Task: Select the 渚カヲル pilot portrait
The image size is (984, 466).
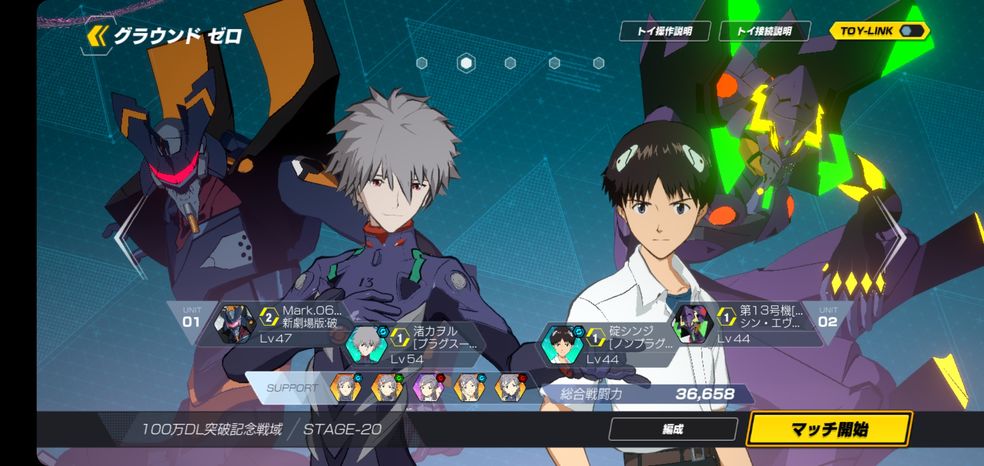Action: tap(366, 344)
